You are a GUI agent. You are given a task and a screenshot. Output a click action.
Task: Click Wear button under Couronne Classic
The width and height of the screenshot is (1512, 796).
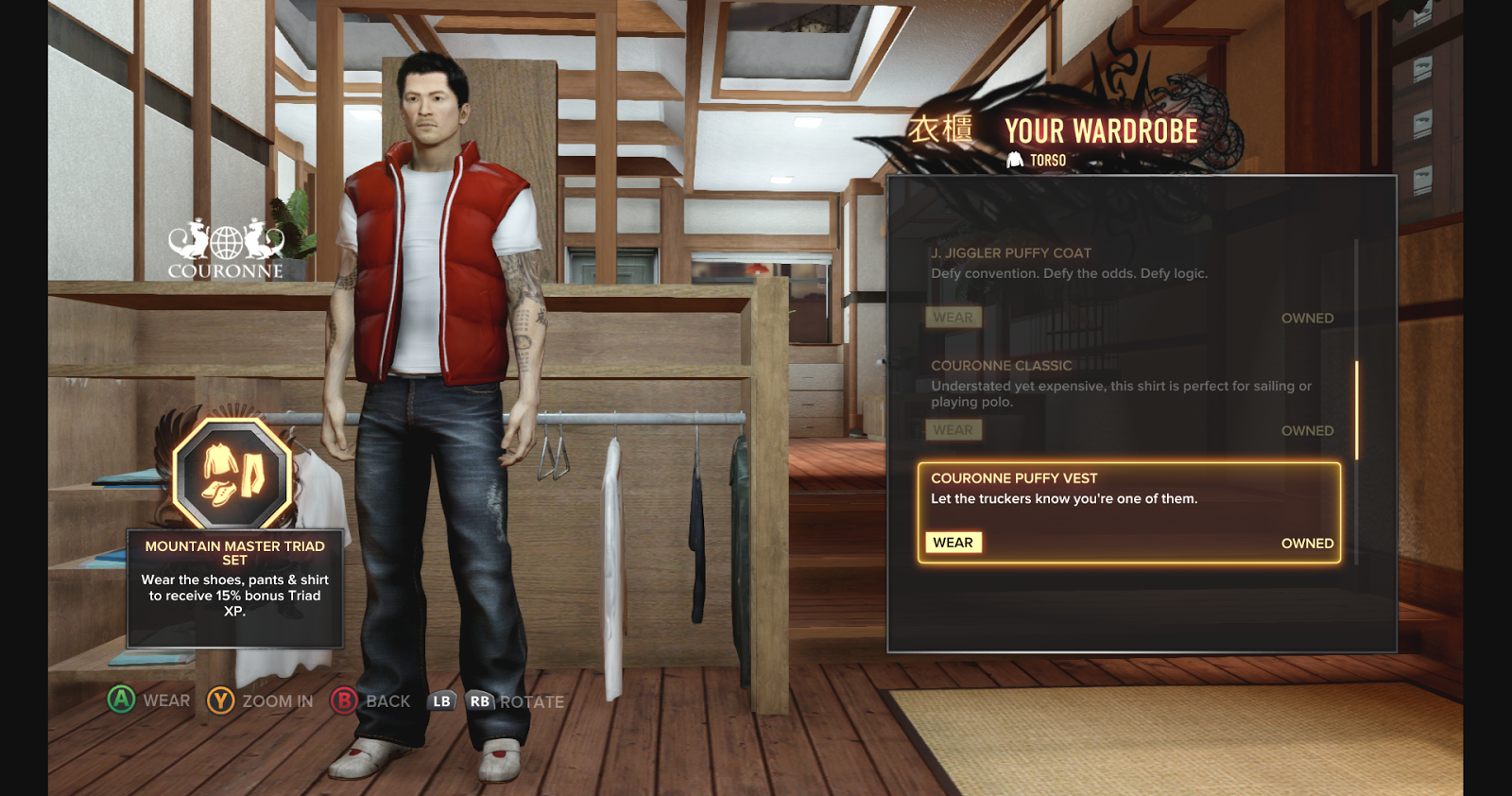[953, 430]
